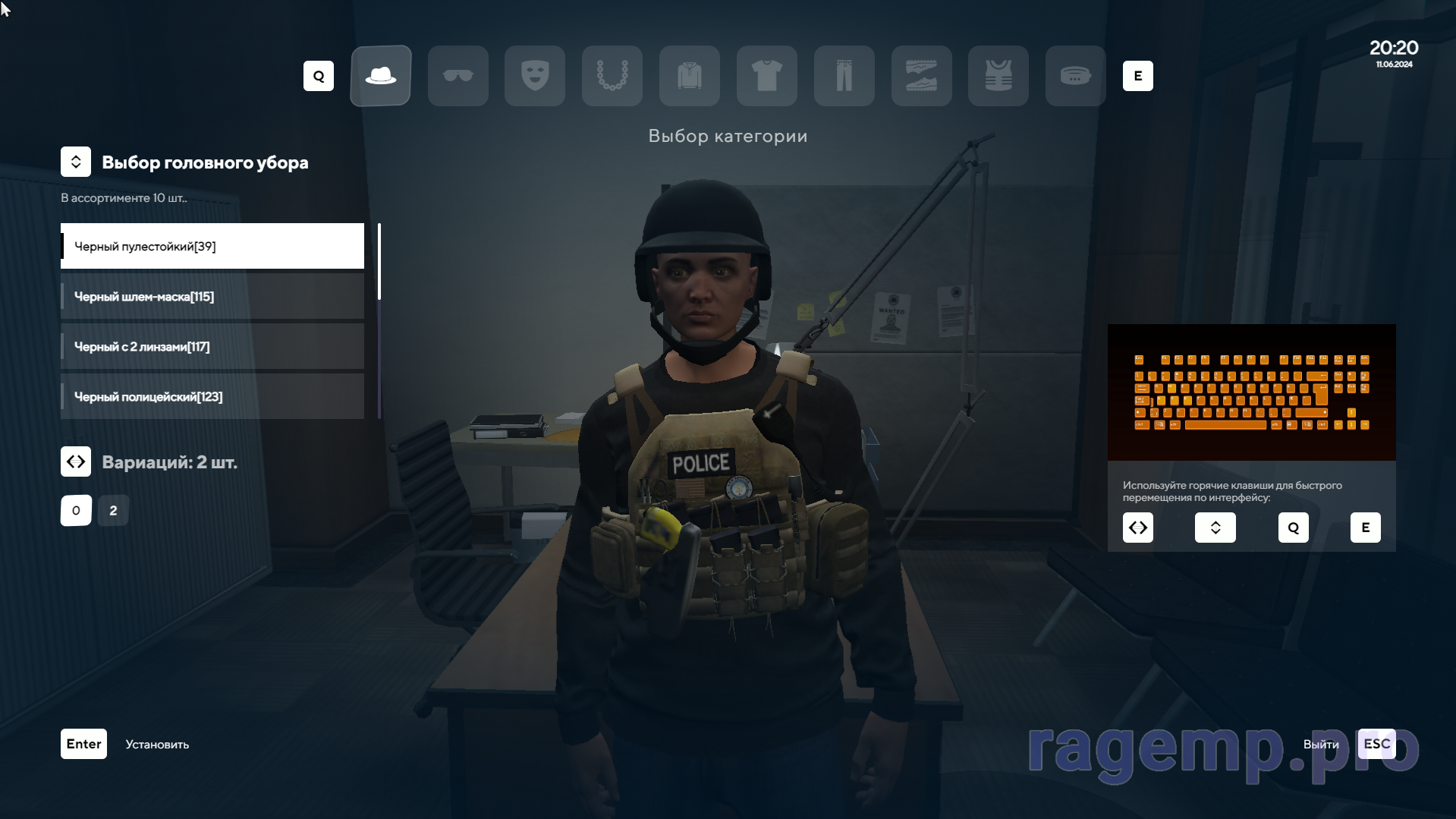The height and width of the screenshot is (819, 1456).
Task: Select the hat category tab
Action: (x=381, y=76)
